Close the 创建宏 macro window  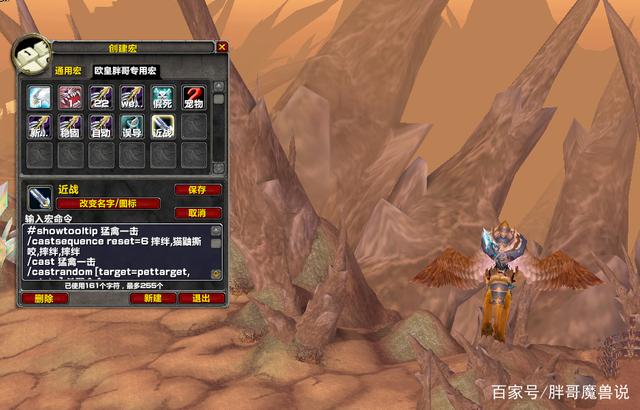[222, 47]
